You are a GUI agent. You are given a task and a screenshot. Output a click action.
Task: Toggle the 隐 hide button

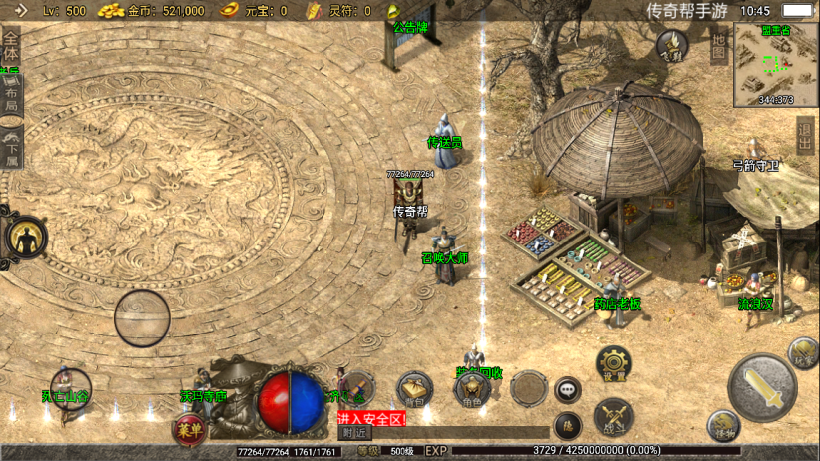click(x=568, y=426)
